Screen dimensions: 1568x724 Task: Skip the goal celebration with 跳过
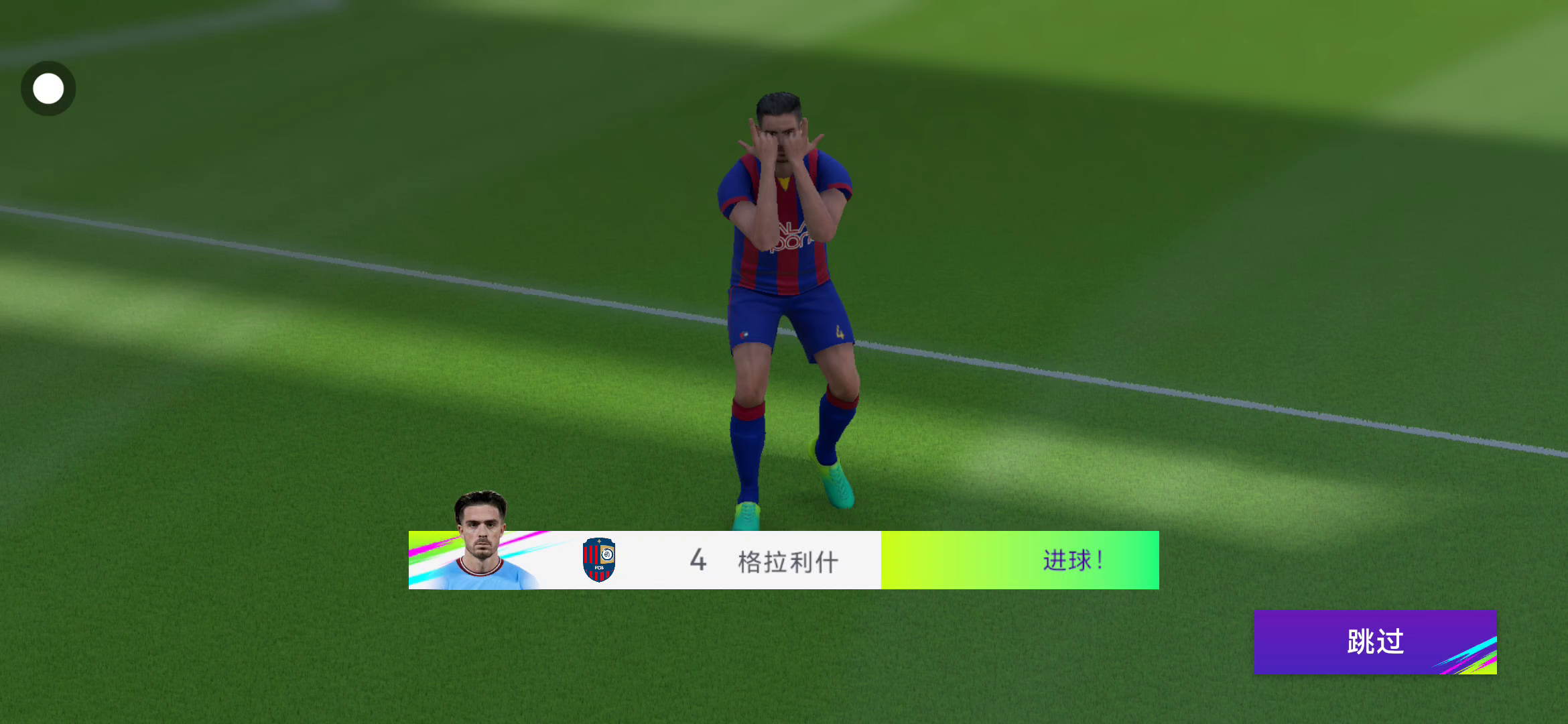pos(1374,642)
